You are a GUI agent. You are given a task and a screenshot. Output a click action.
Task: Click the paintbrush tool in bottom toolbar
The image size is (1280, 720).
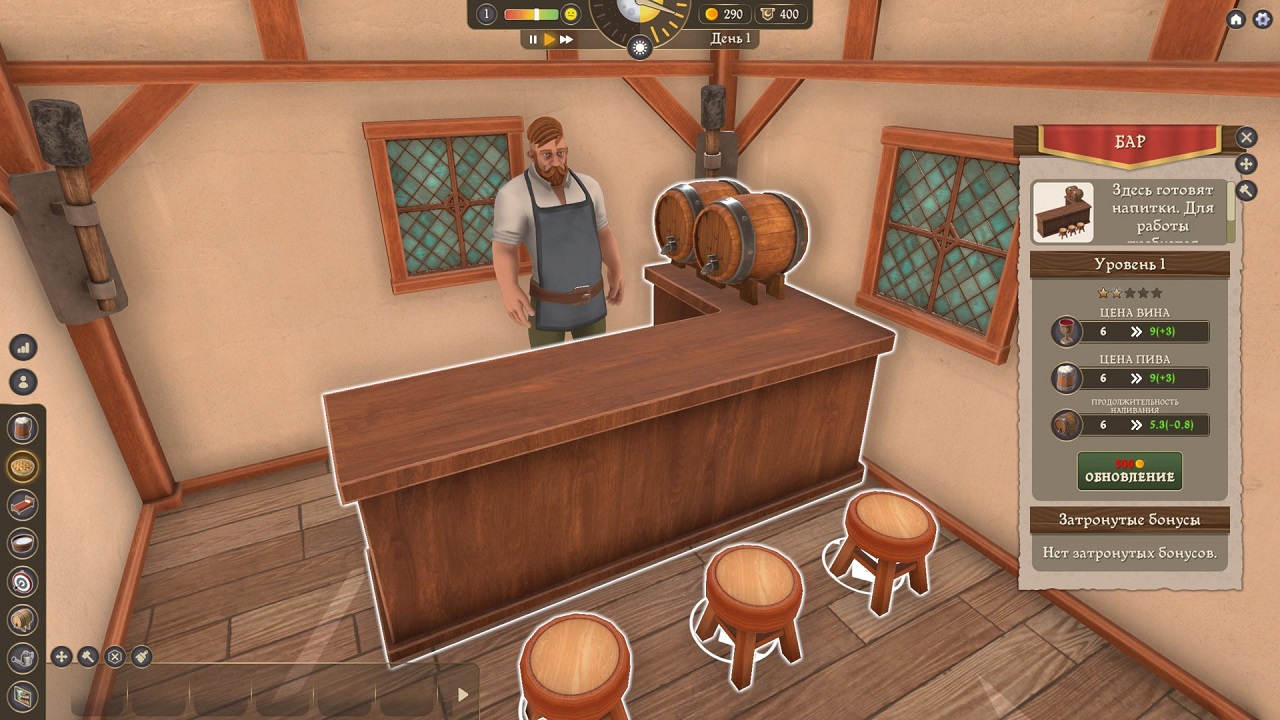pos(141,656)
